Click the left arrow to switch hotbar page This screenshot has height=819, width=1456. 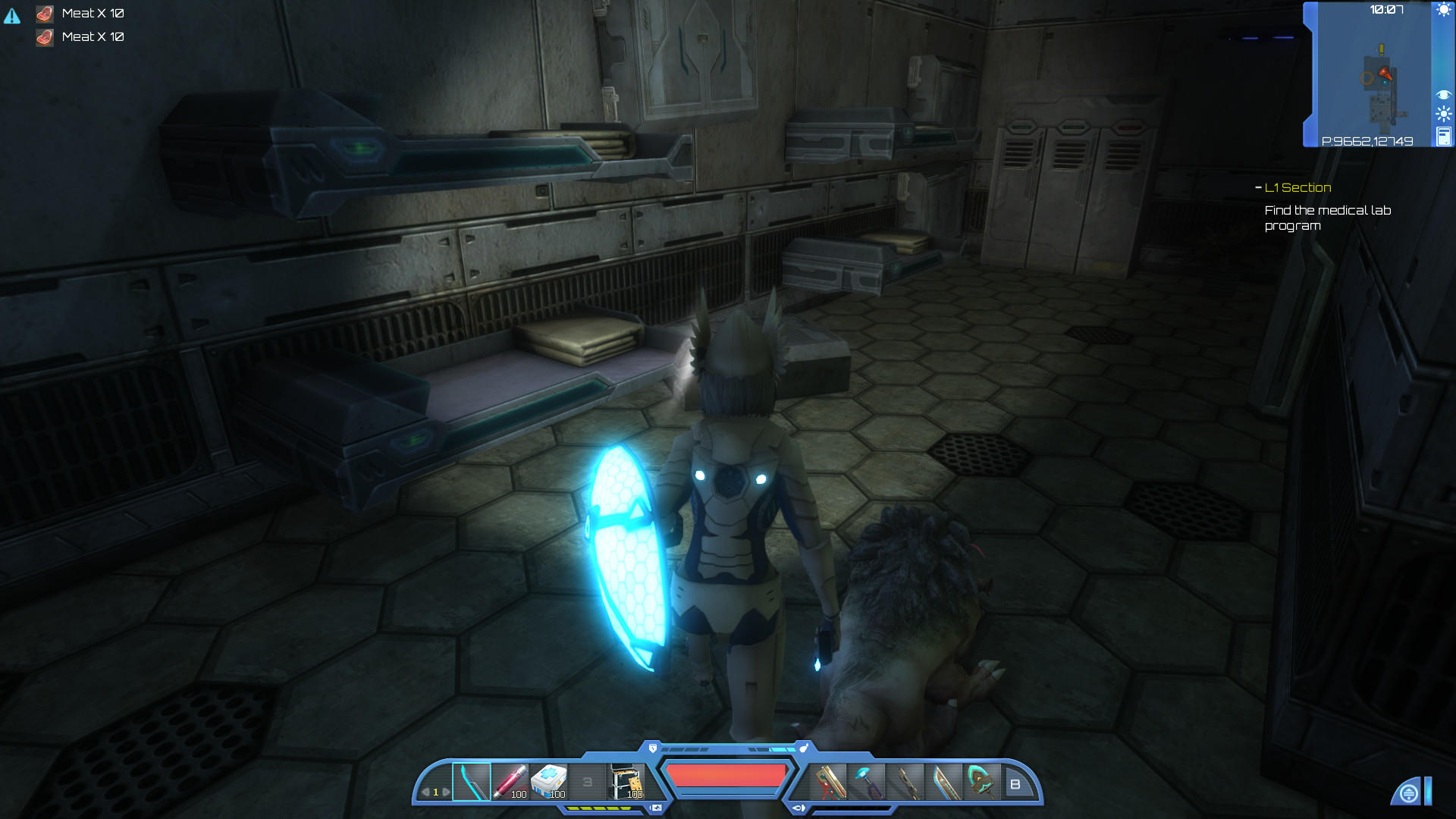[x=425, y=791]
